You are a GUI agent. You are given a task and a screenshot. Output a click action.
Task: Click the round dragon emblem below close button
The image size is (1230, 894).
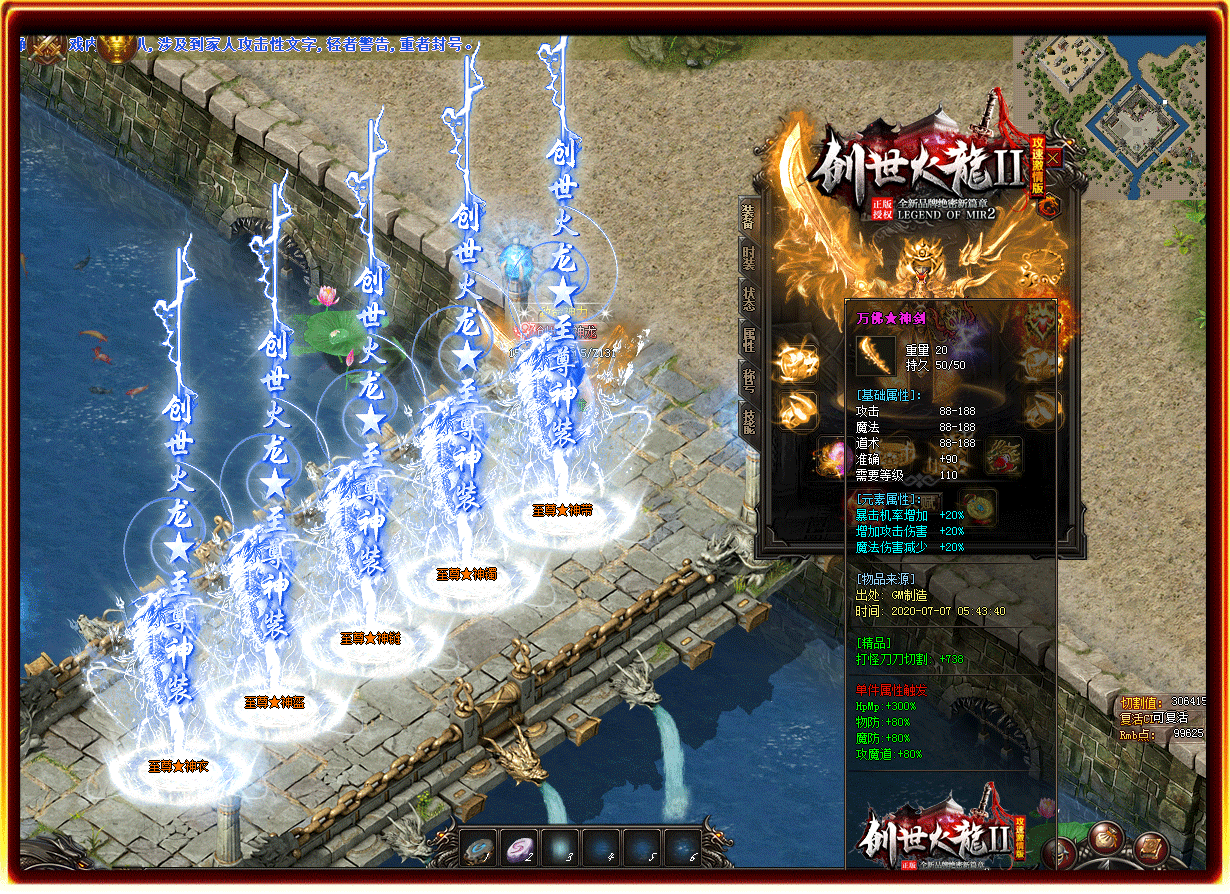tap(1049, 207)
